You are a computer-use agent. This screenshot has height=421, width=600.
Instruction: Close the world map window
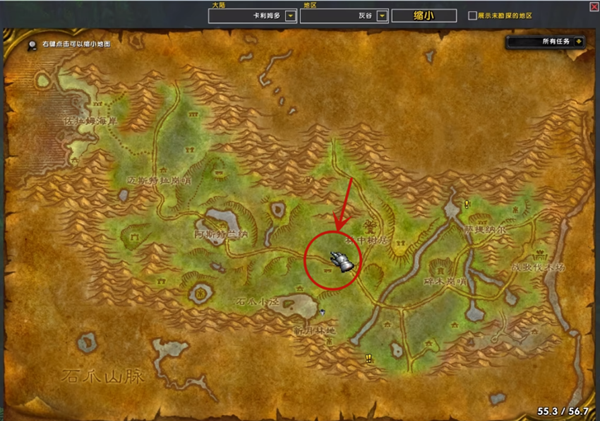pos(590,7)
